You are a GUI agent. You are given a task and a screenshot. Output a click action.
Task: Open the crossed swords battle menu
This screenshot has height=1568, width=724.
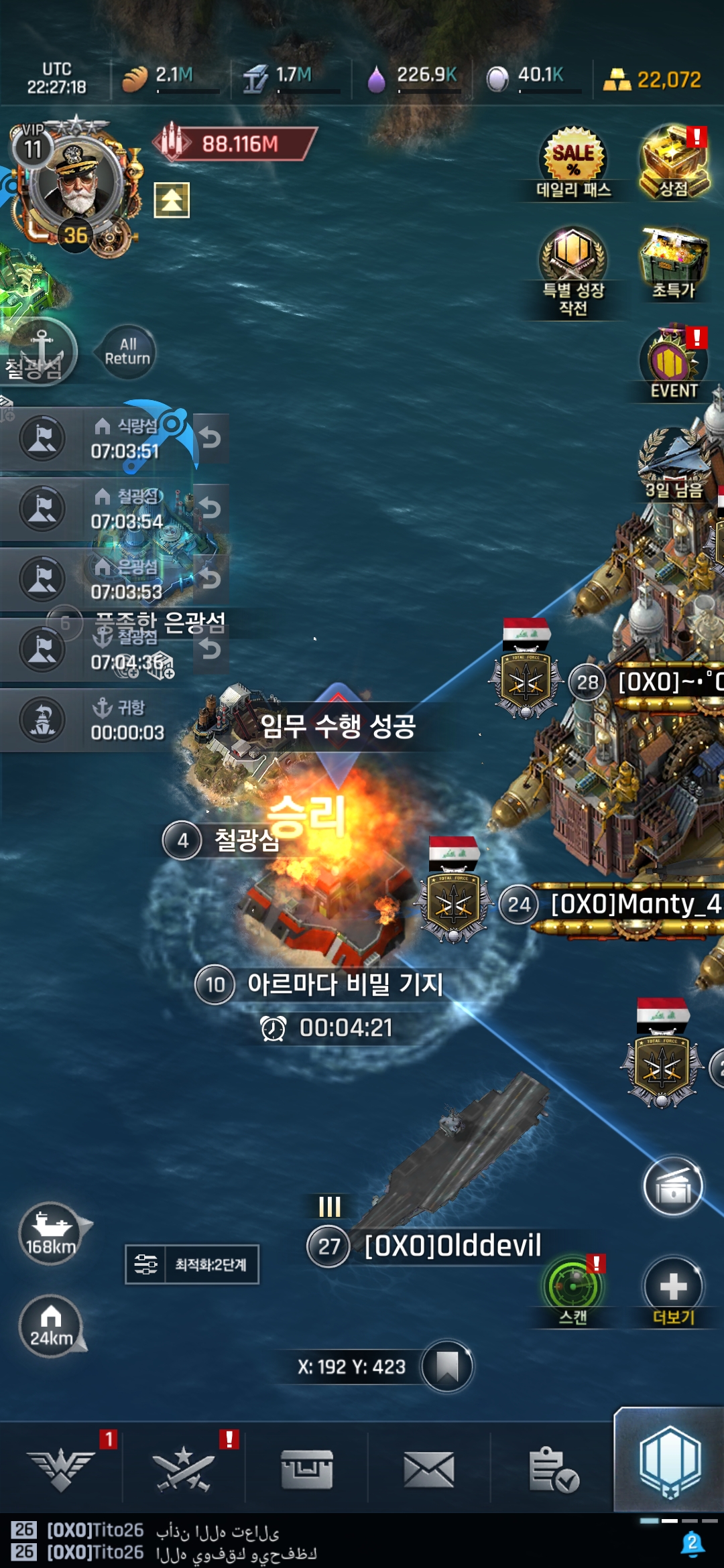point(183,1469)
